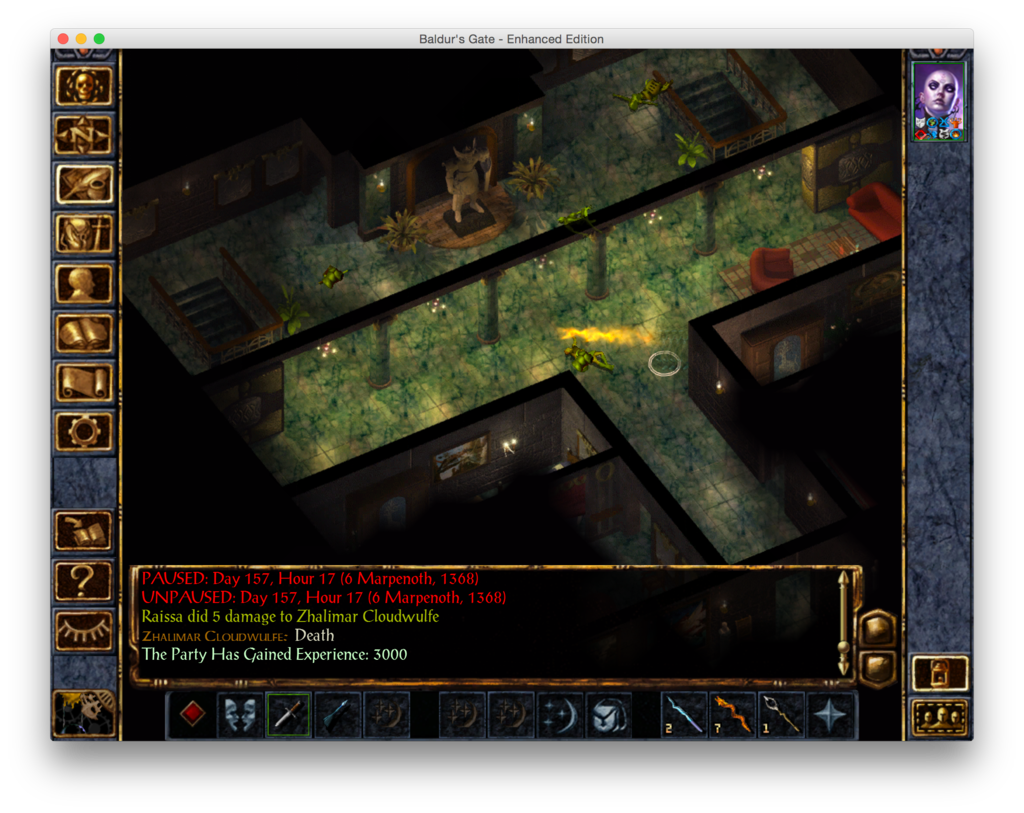Open the journal quill button
This screenshot has height=813, width=1024.
84,184
